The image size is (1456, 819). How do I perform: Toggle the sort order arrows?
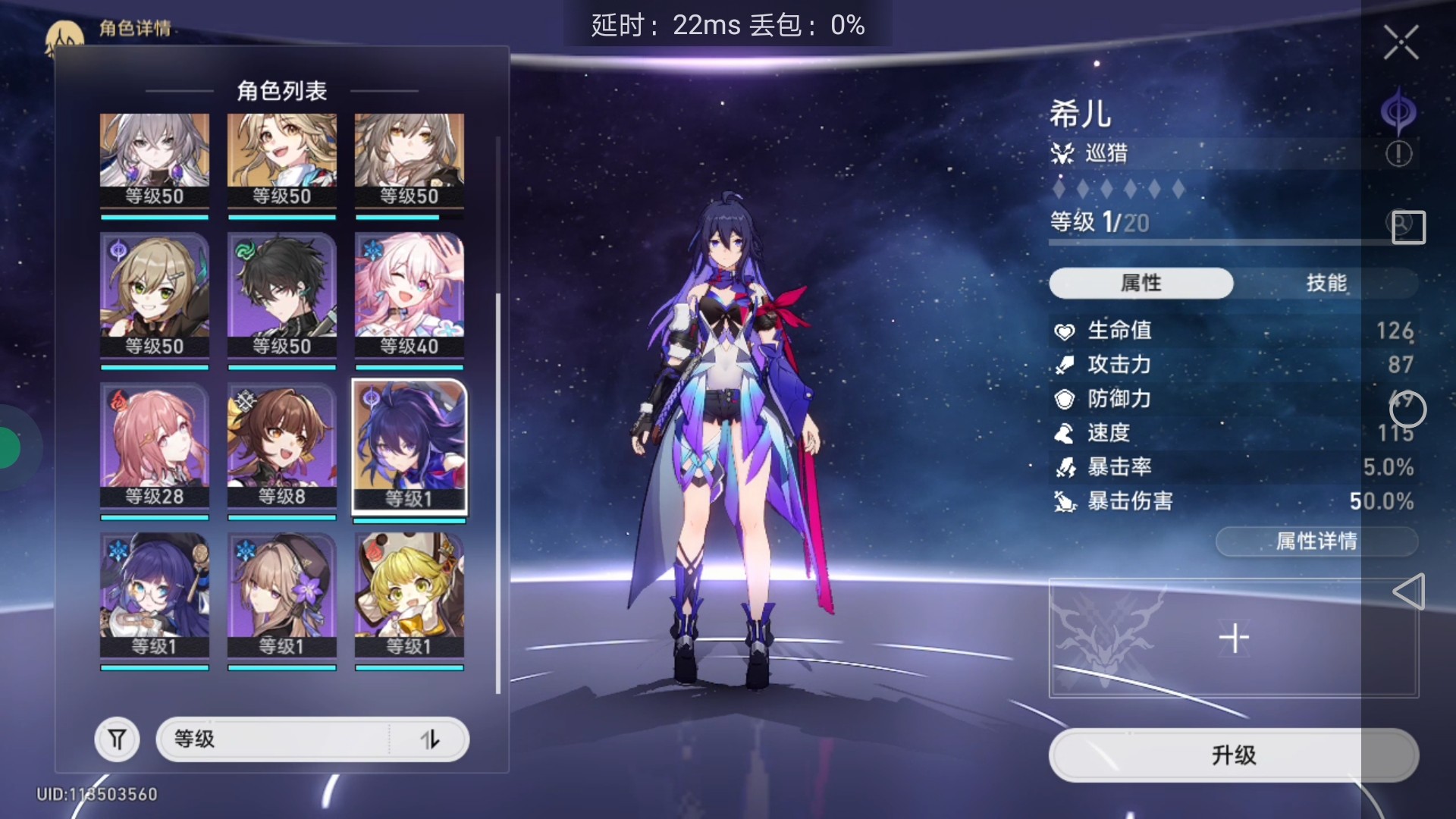point(430,739)
